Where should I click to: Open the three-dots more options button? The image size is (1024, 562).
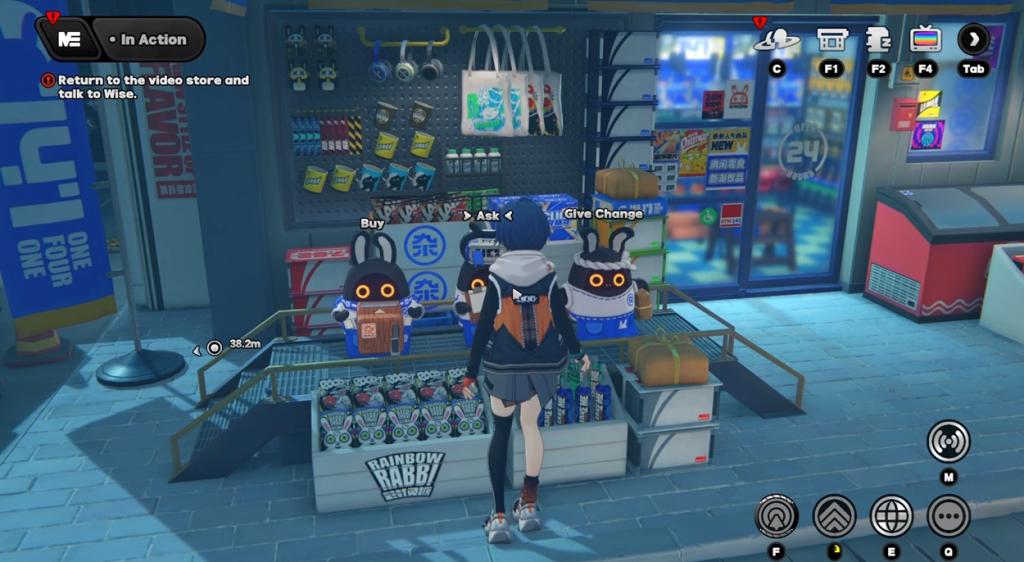(948, 516)
